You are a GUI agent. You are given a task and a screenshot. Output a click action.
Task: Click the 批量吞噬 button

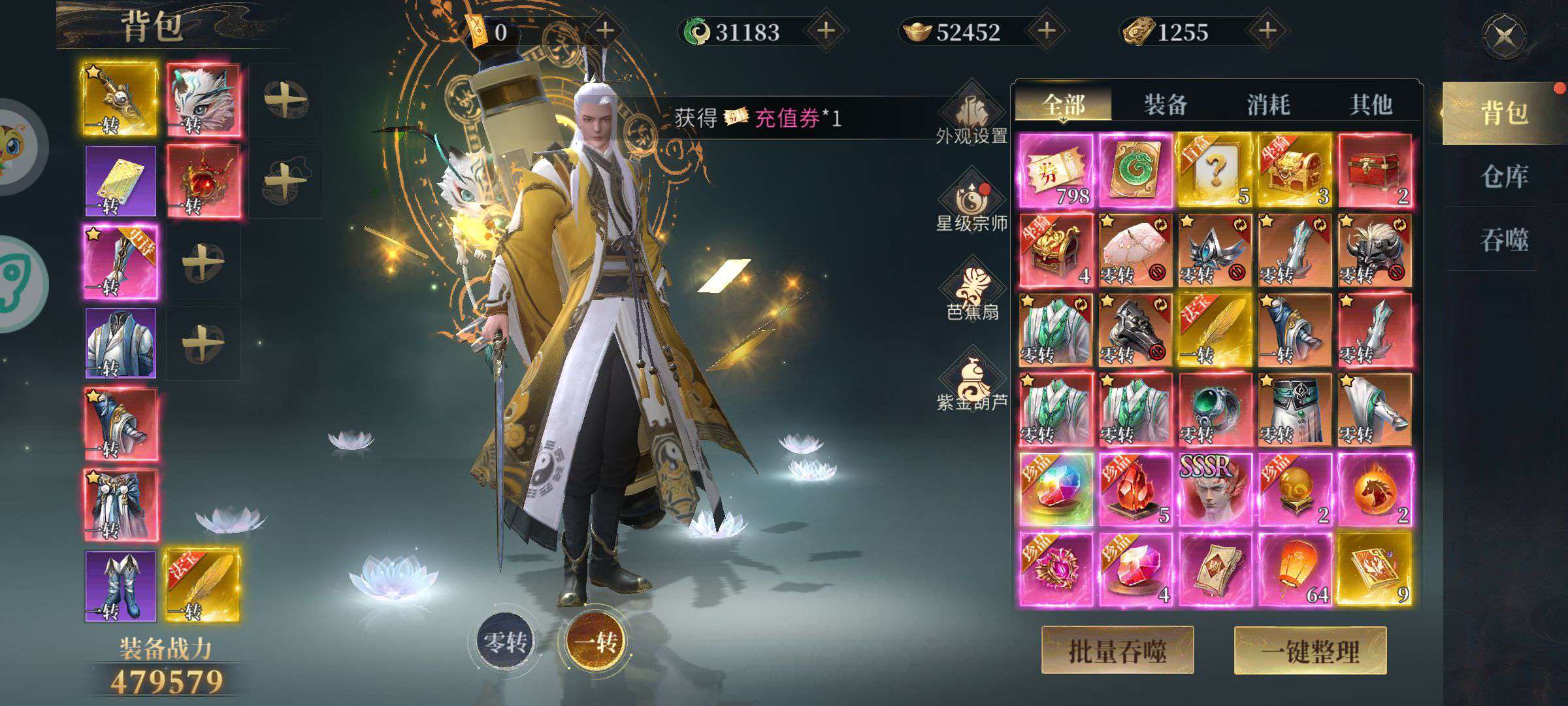click(x=1117, y=650)
